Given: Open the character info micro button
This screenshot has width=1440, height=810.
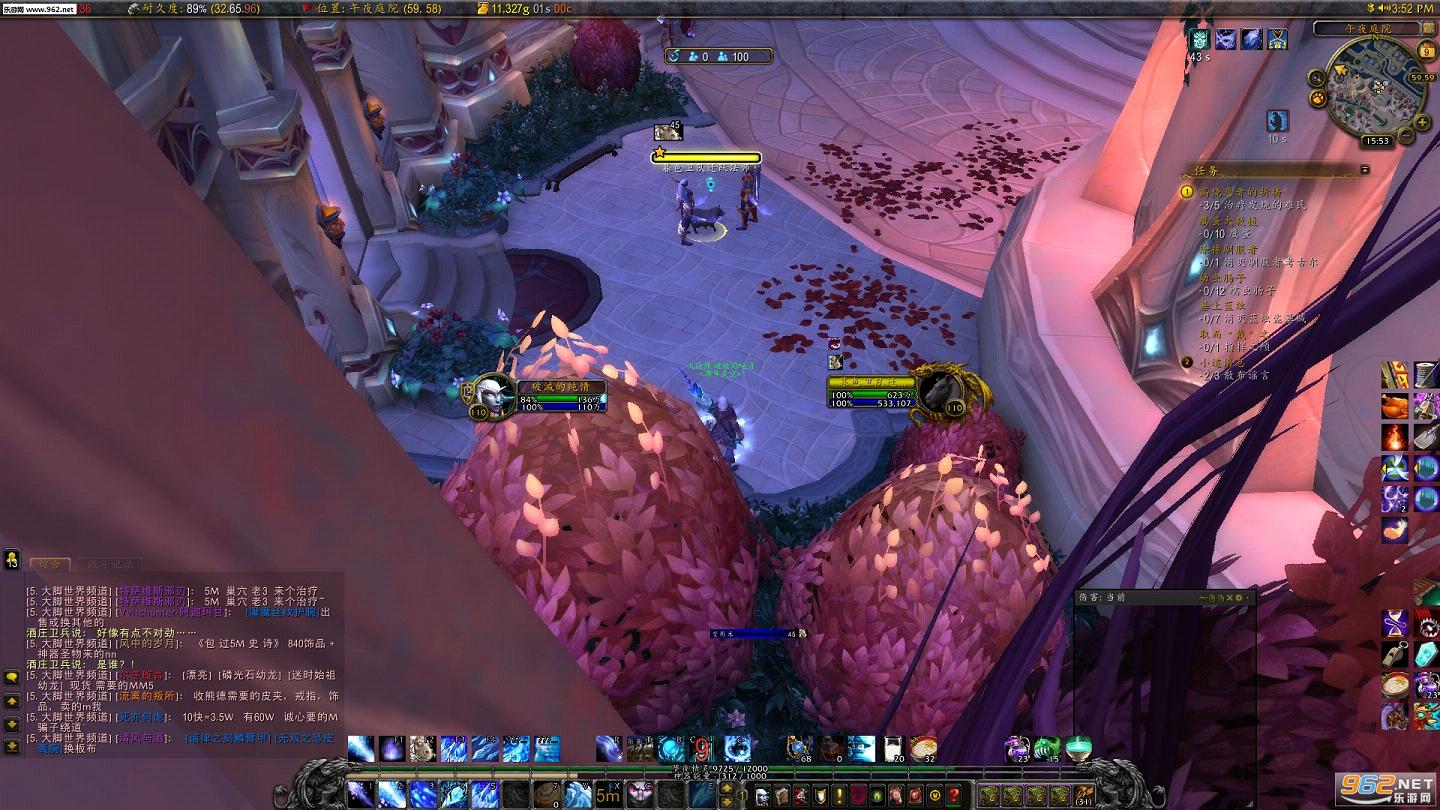Looking at the screenshot, I should tap(762, 796).
